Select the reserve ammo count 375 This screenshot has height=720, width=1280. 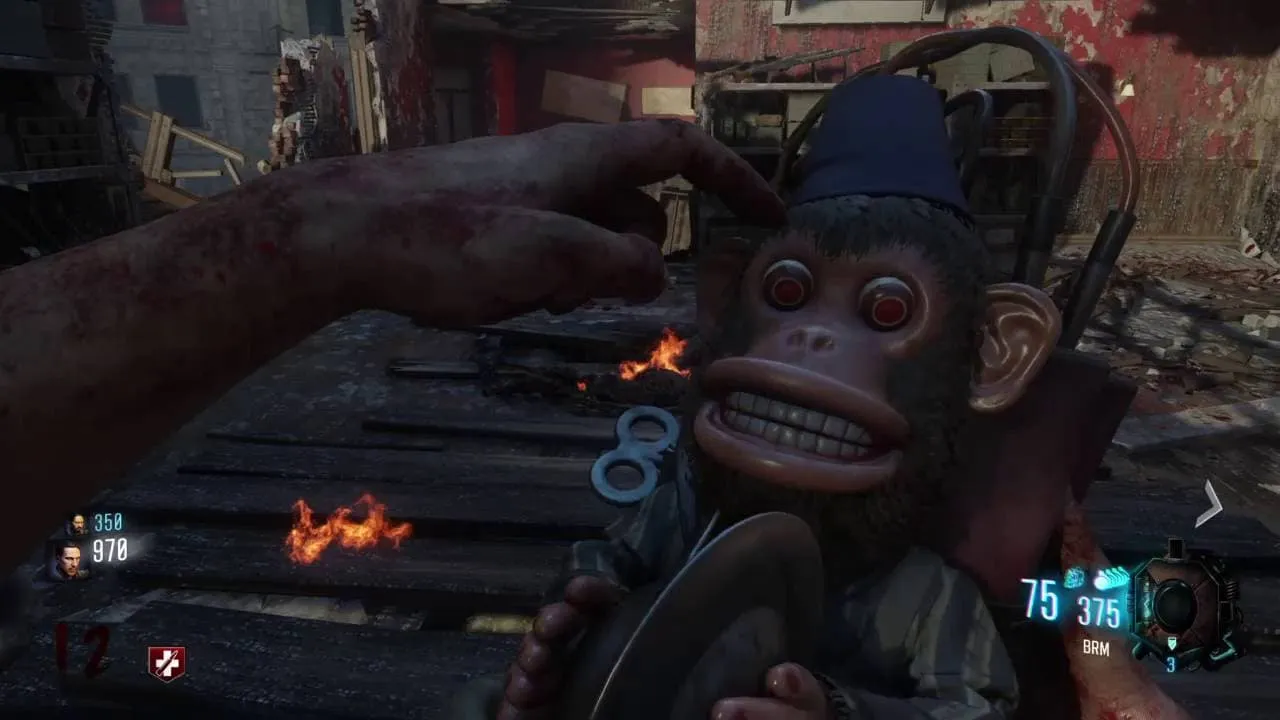(1100, 608)
